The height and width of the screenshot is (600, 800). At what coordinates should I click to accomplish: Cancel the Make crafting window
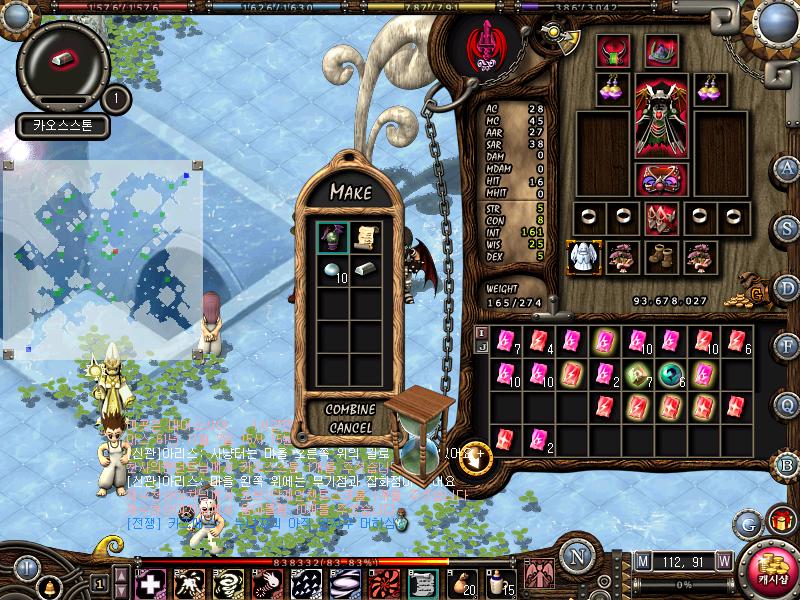350,428
